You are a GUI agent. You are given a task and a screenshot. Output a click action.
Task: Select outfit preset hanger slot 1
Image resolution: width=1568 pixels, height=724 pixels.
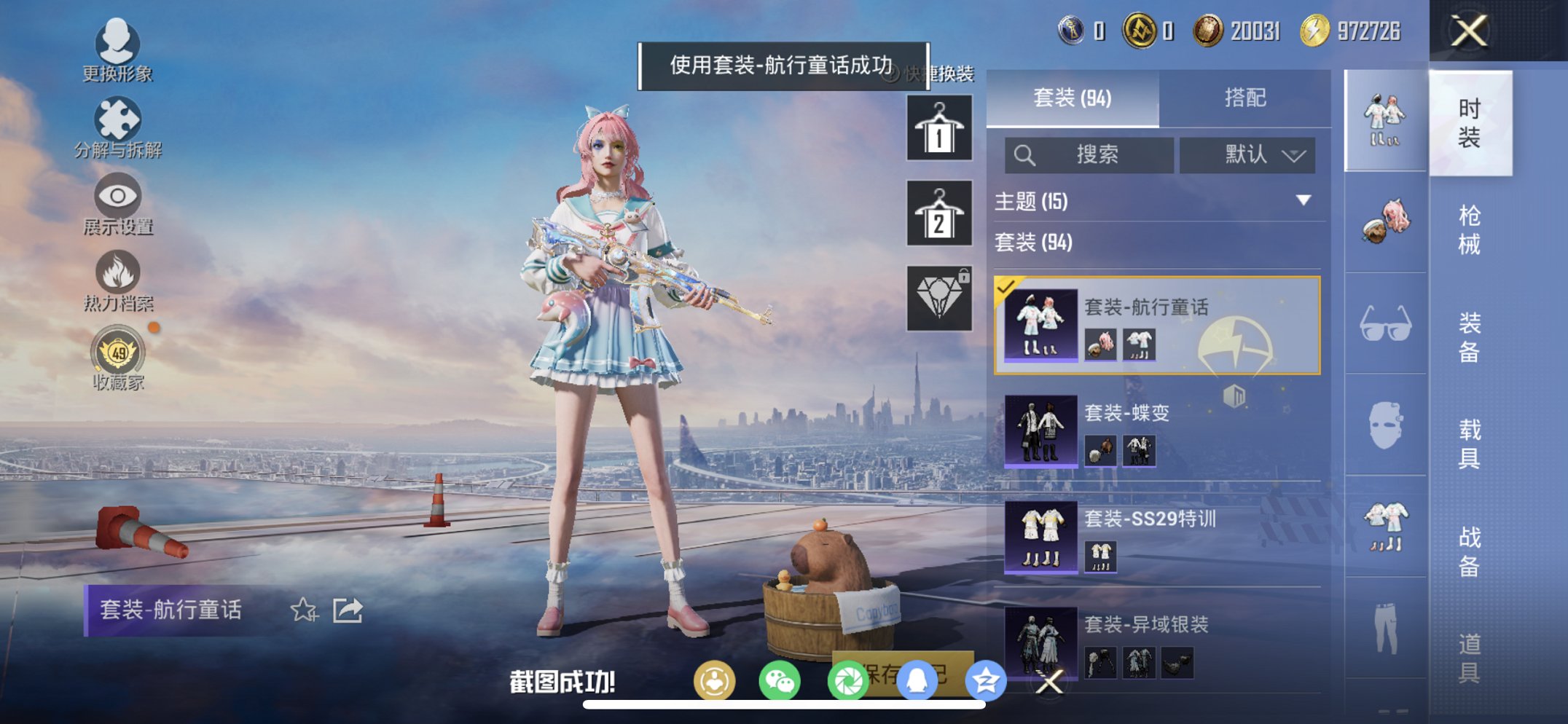point(938,129)
